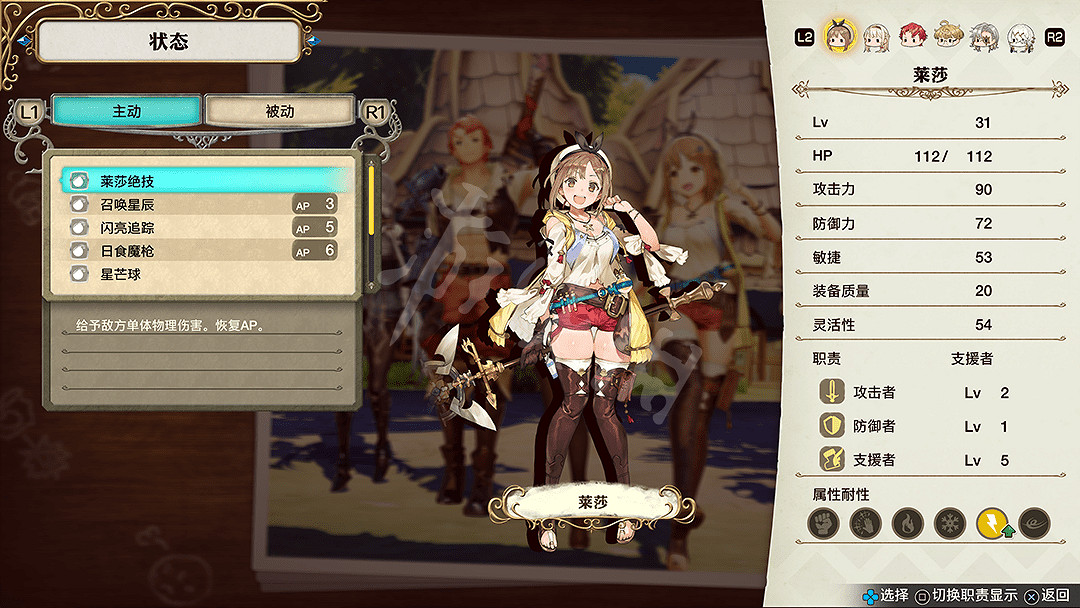The image size is (1080, 608).
Task: Switch to the gray-haired eyepatch character portrait
Action: (984, 37)
